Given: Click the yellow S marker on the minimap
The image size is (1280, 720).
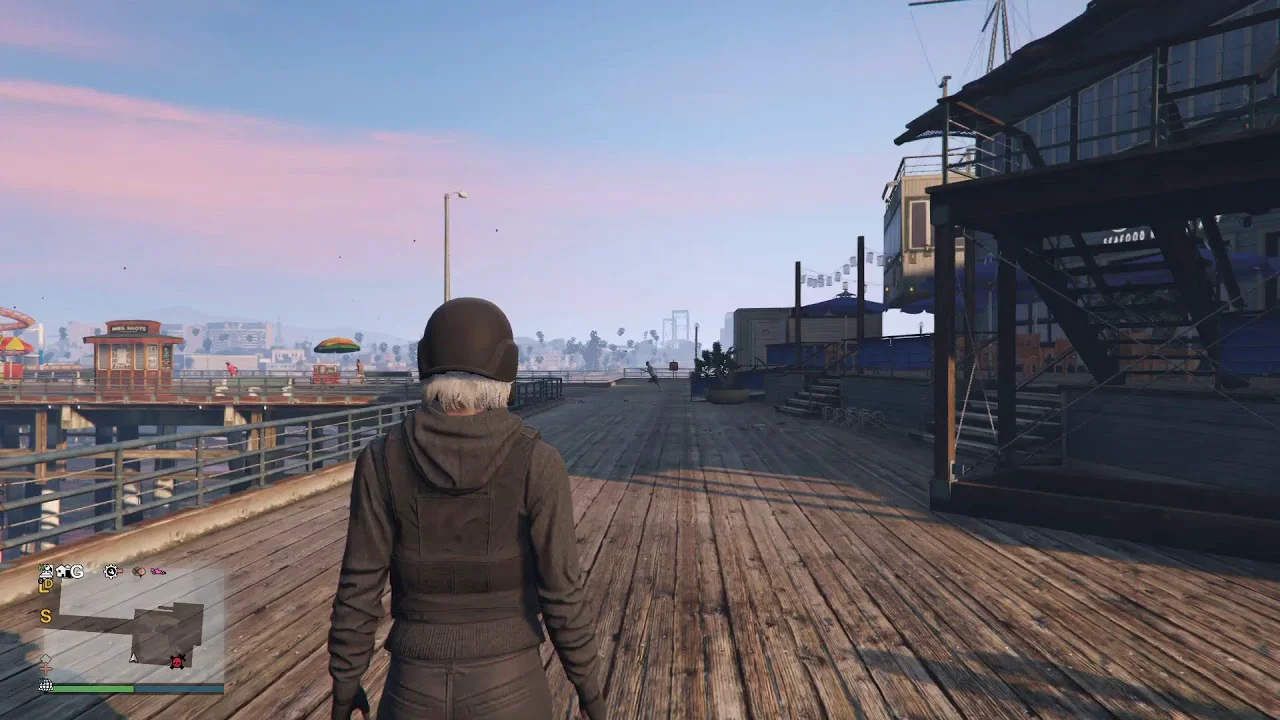Looking at the screenshot, I should 45,617.
